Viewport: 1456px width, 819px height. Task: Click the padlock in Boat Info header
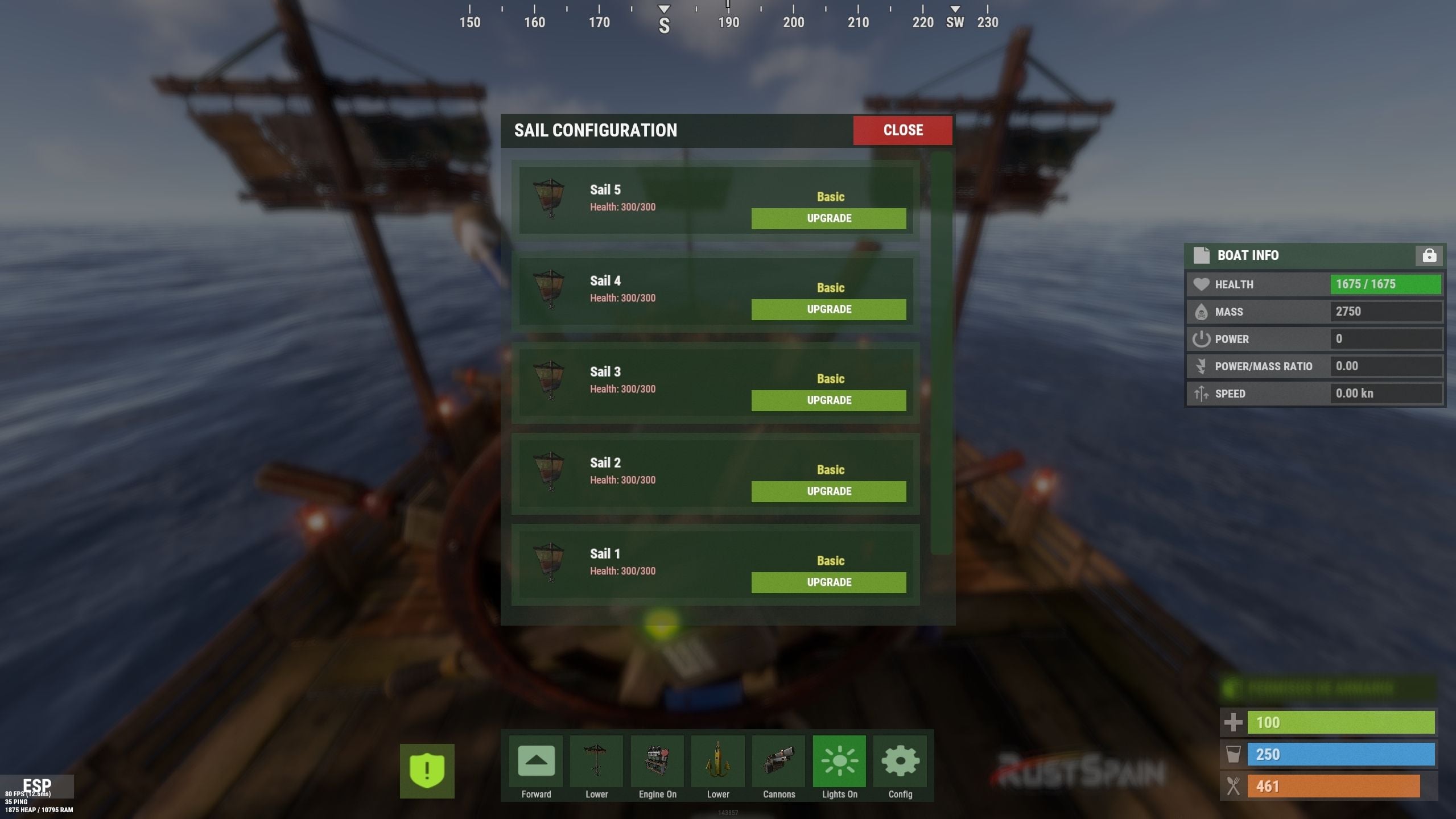[x=1429, y=256]
